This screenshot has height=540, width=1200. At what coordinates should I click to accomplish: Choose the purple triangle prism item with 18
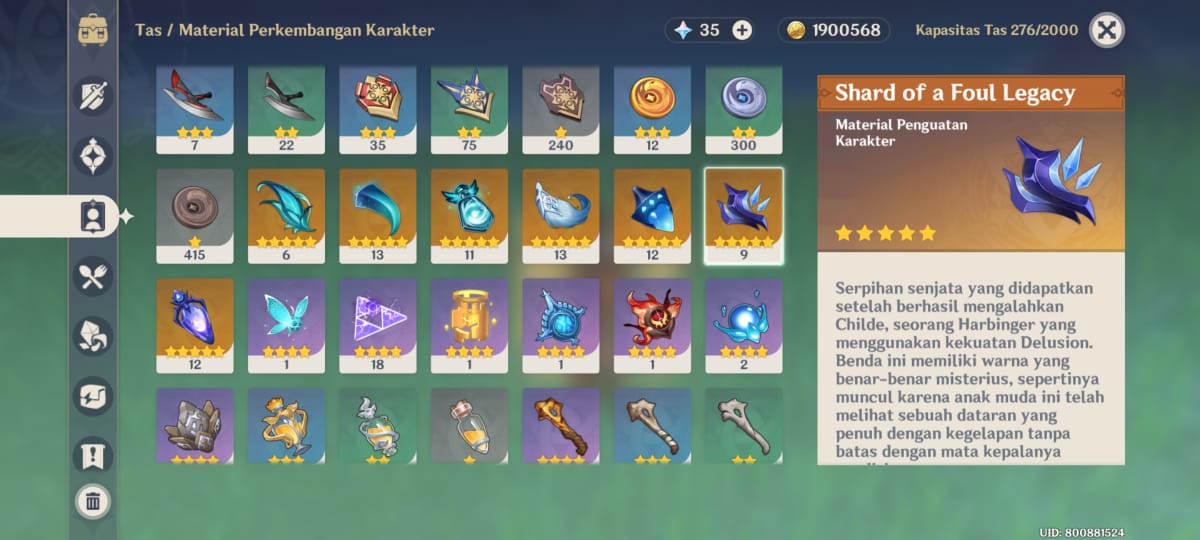pos(378,325)
